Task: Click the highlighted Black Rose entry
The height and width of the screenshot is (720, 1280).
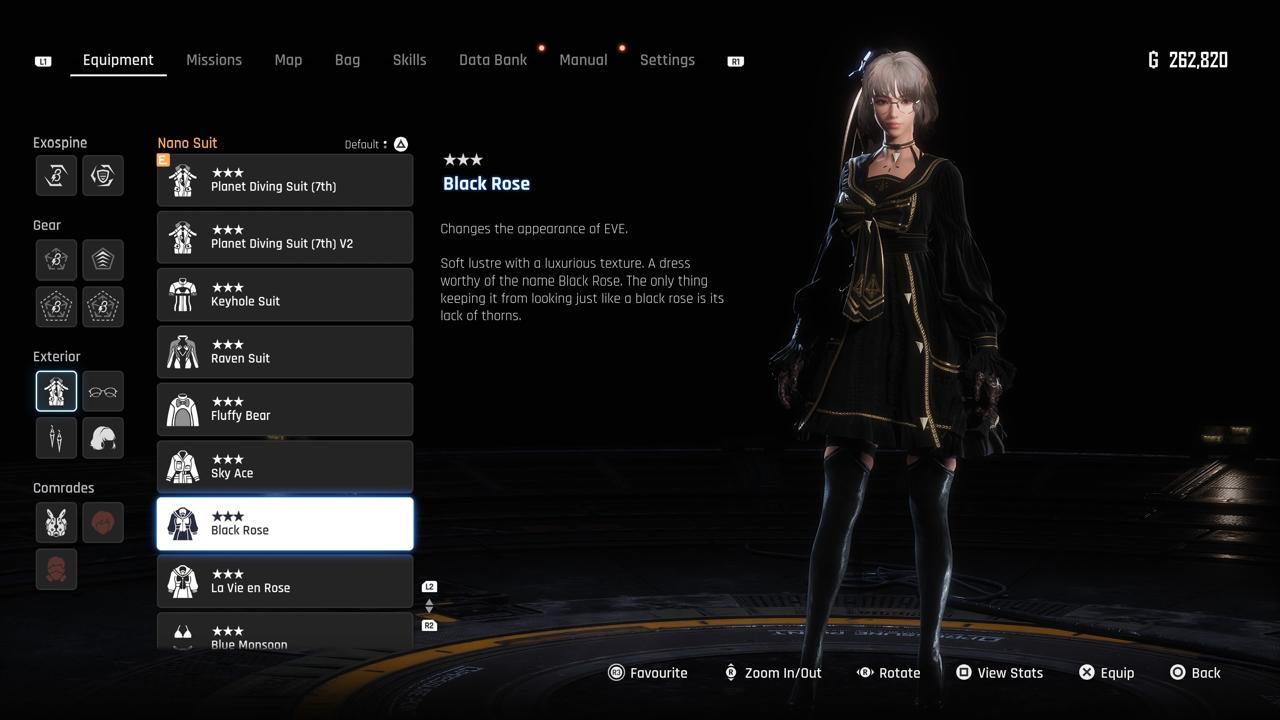Action: tap(285, 524)
